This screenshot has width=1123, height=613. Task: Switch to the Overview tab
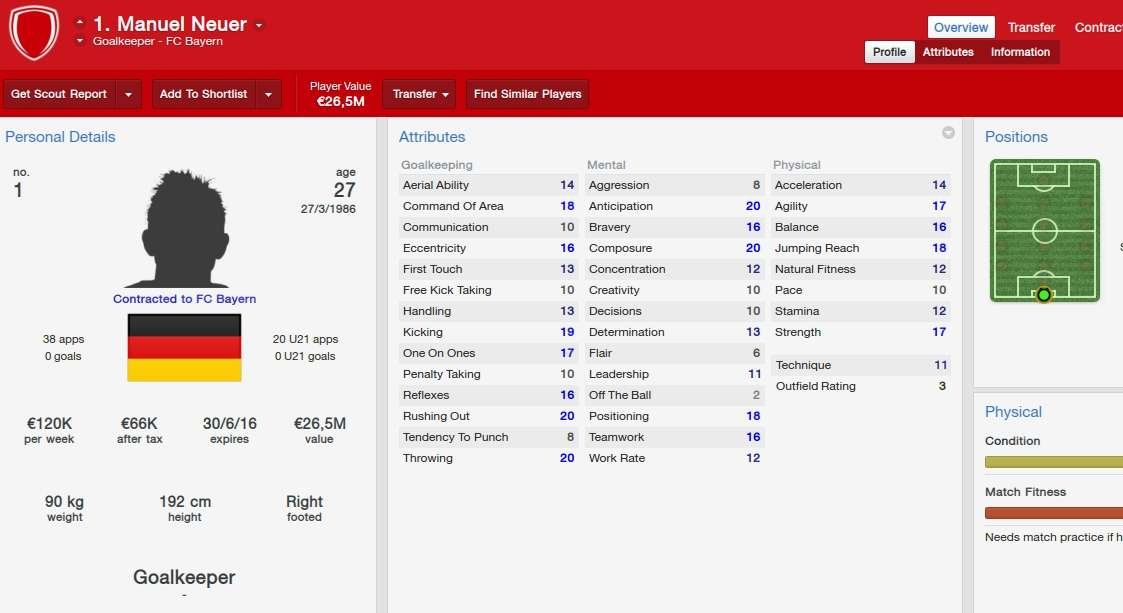[961, 28]
